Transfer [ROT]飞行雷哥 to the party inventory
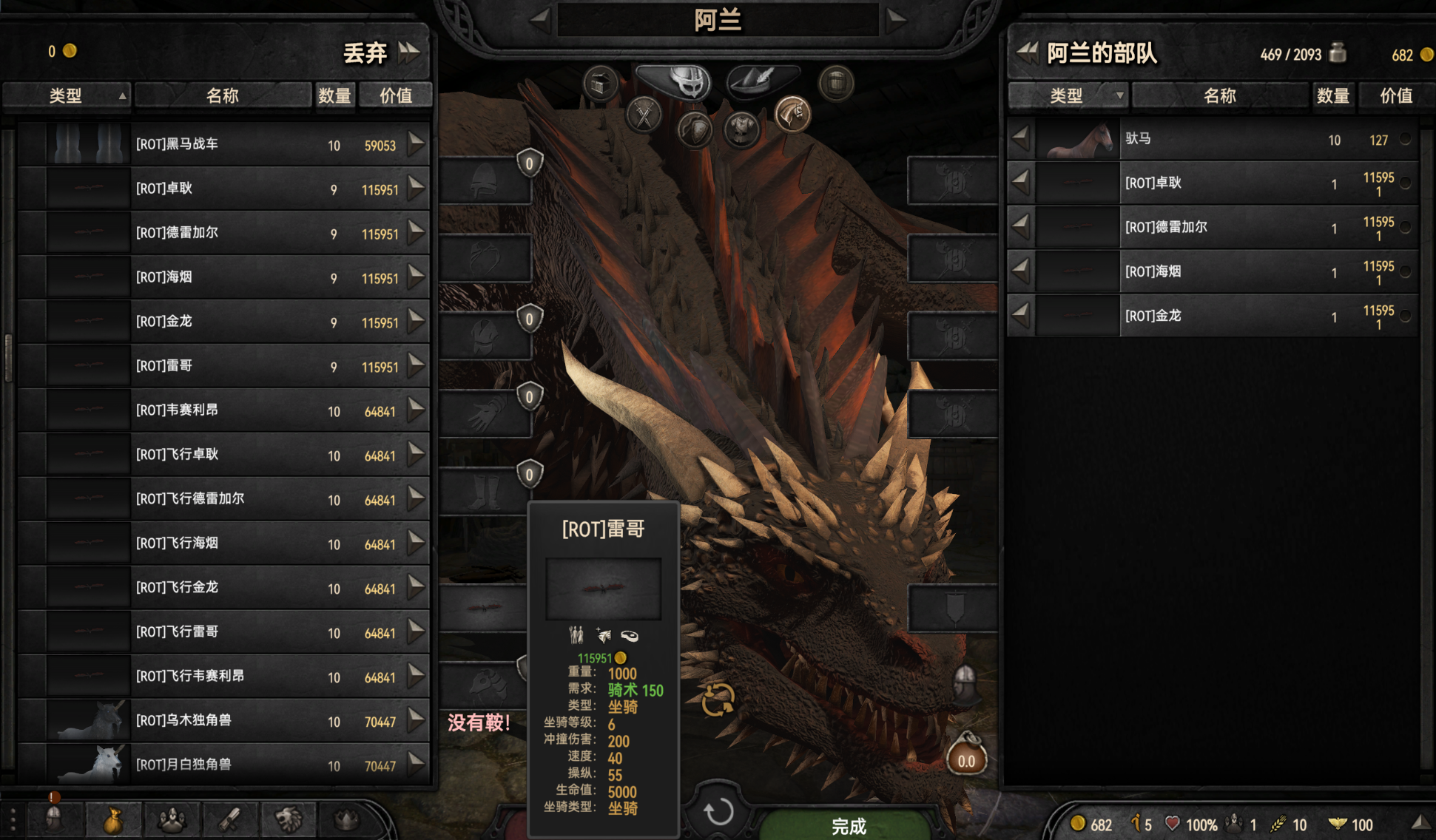Image resolution: width=1436 pixels, height=840 pixels. pos(417,631)
